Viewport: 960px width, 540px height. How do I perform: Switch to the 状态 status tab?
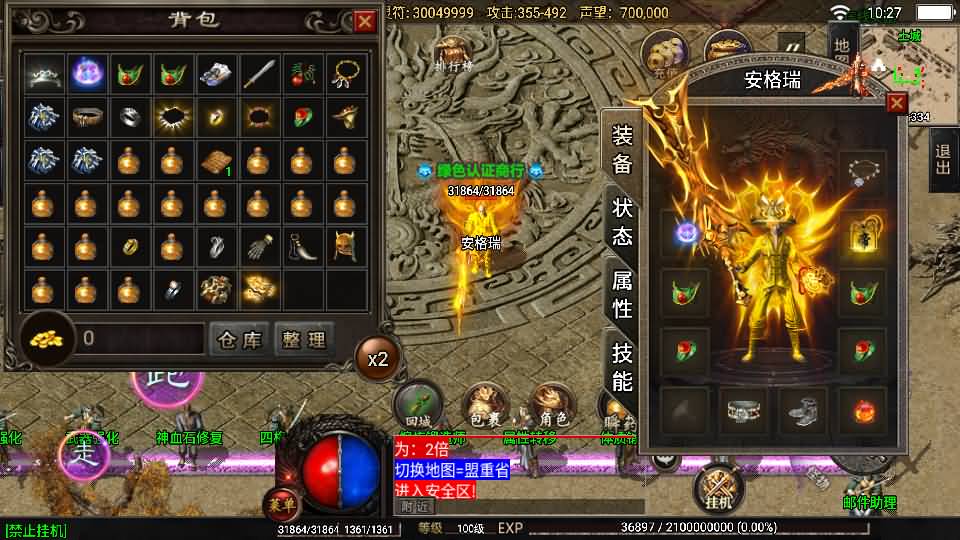pyautogui.click(x=622, y=223)
